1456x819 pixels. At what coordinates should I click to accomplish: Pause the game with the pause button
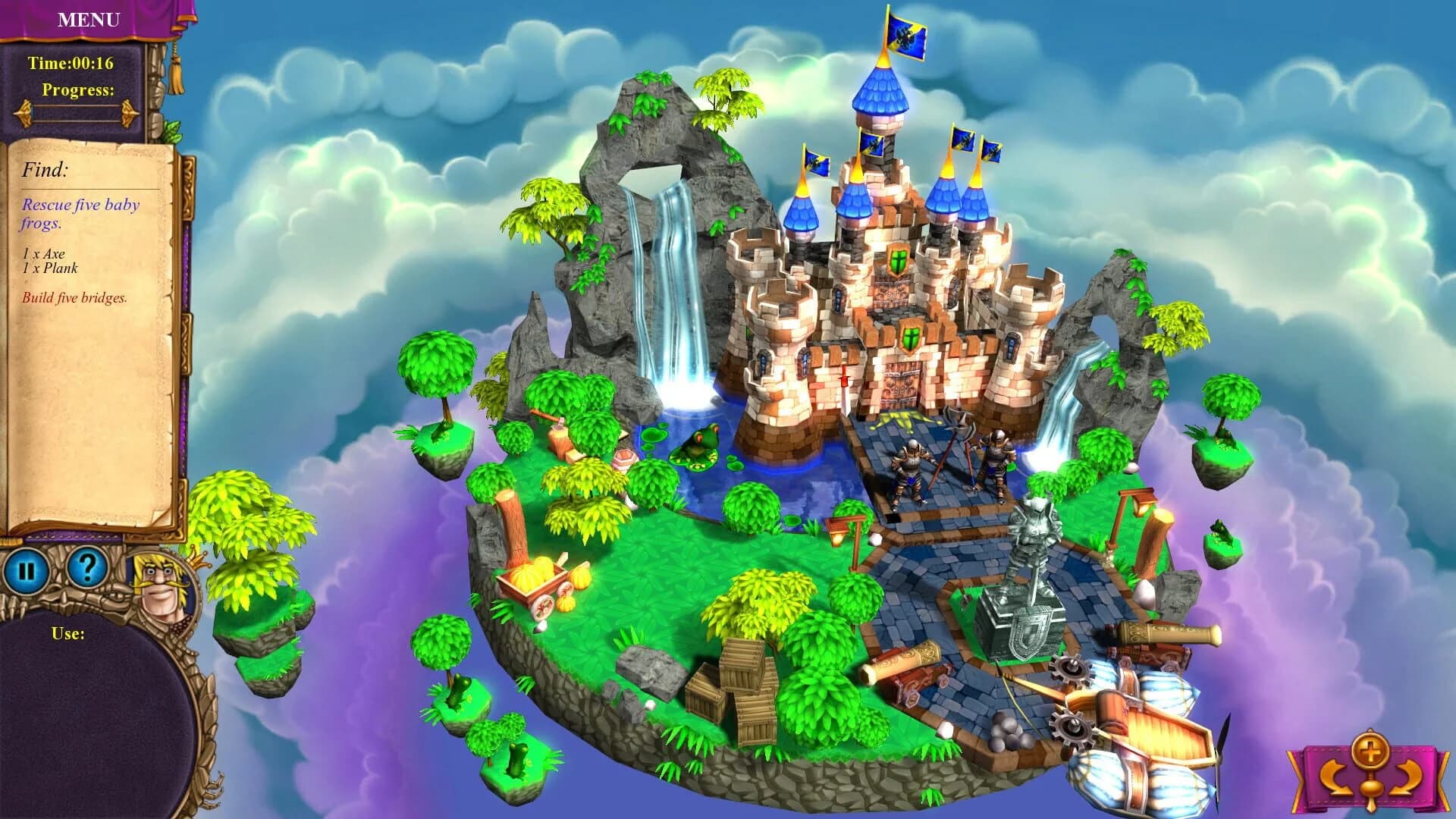click(x=28, y=568)
